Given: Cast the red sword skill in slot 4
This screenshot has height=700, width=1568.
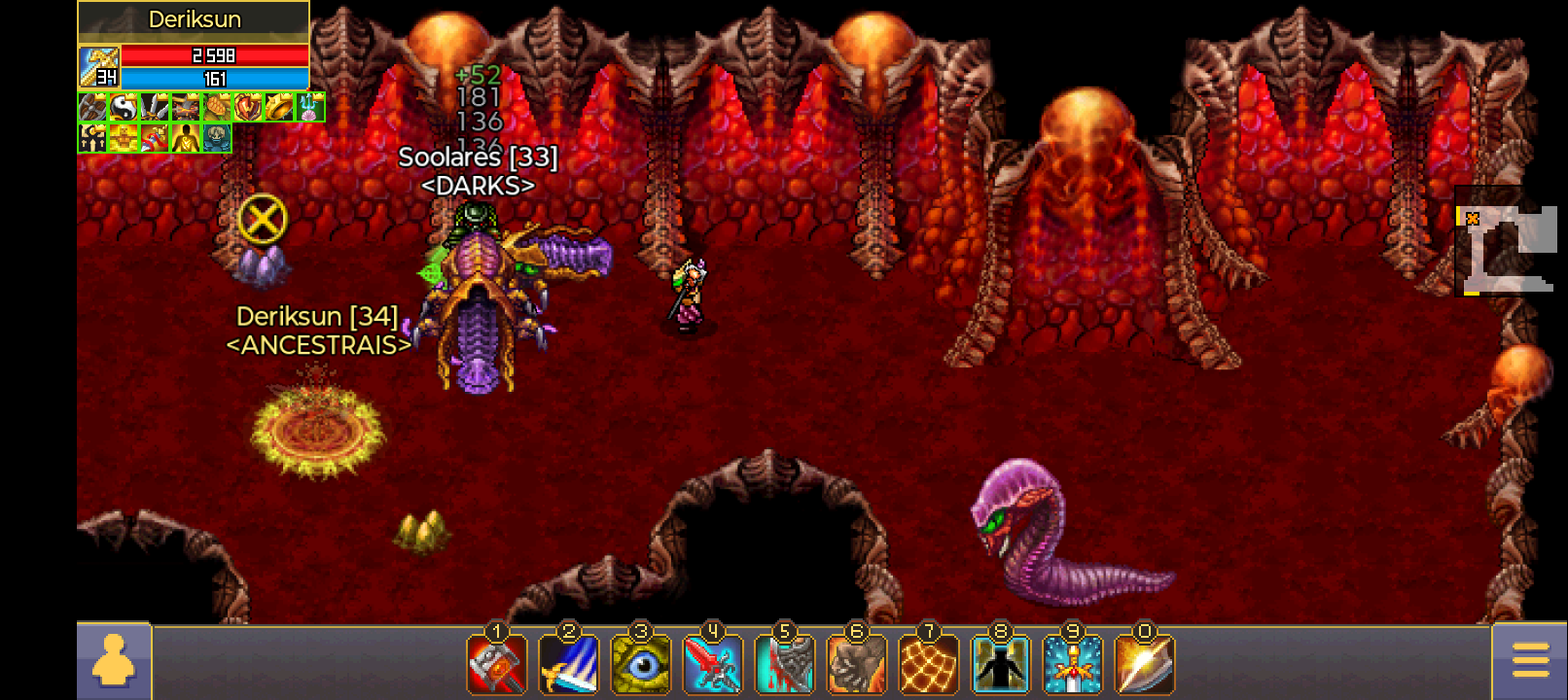Looking at the screenshot, I should (713, 664).
